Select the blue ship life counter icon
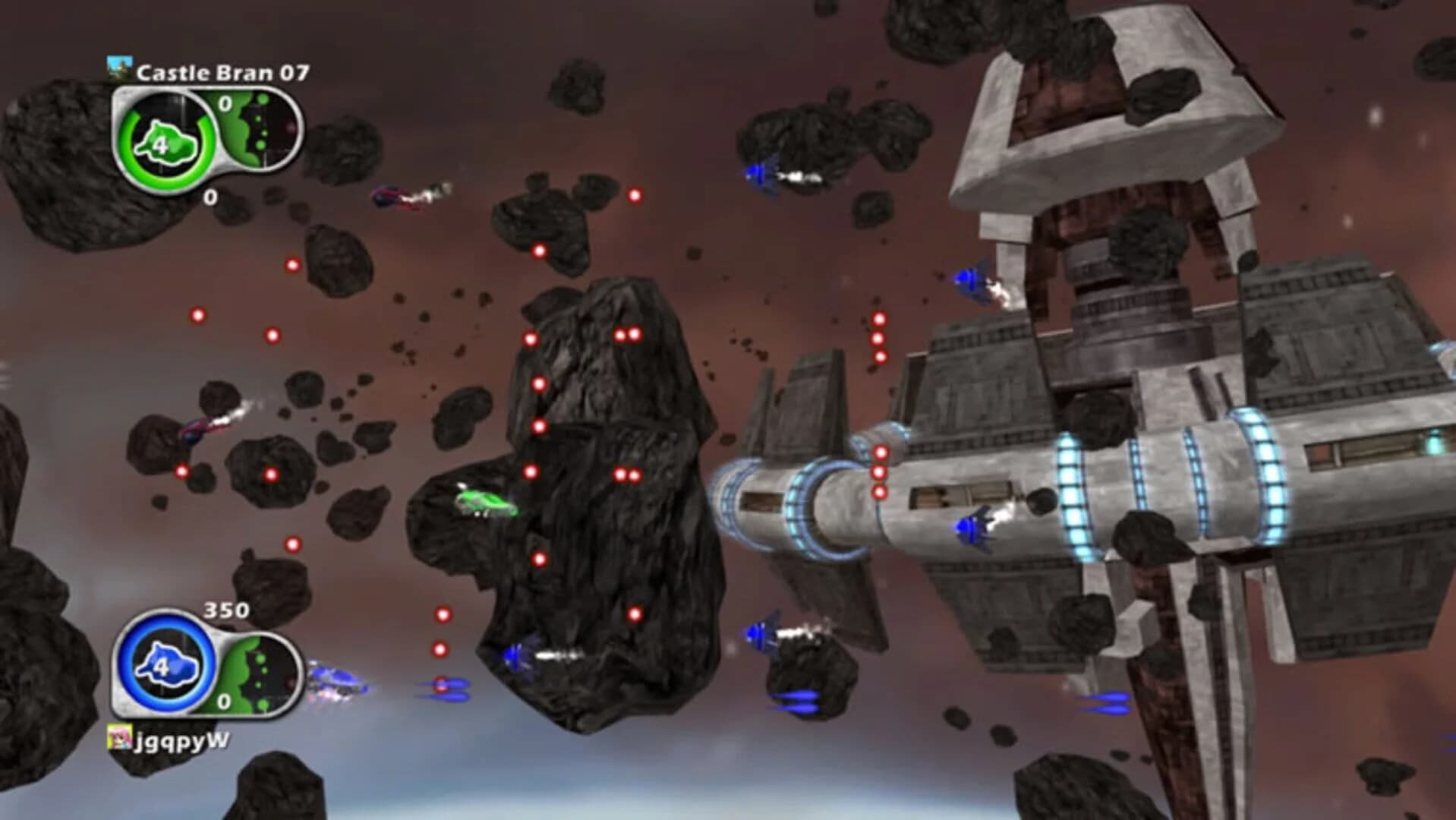Viewport: 1456px width, 820px height. 166,665
